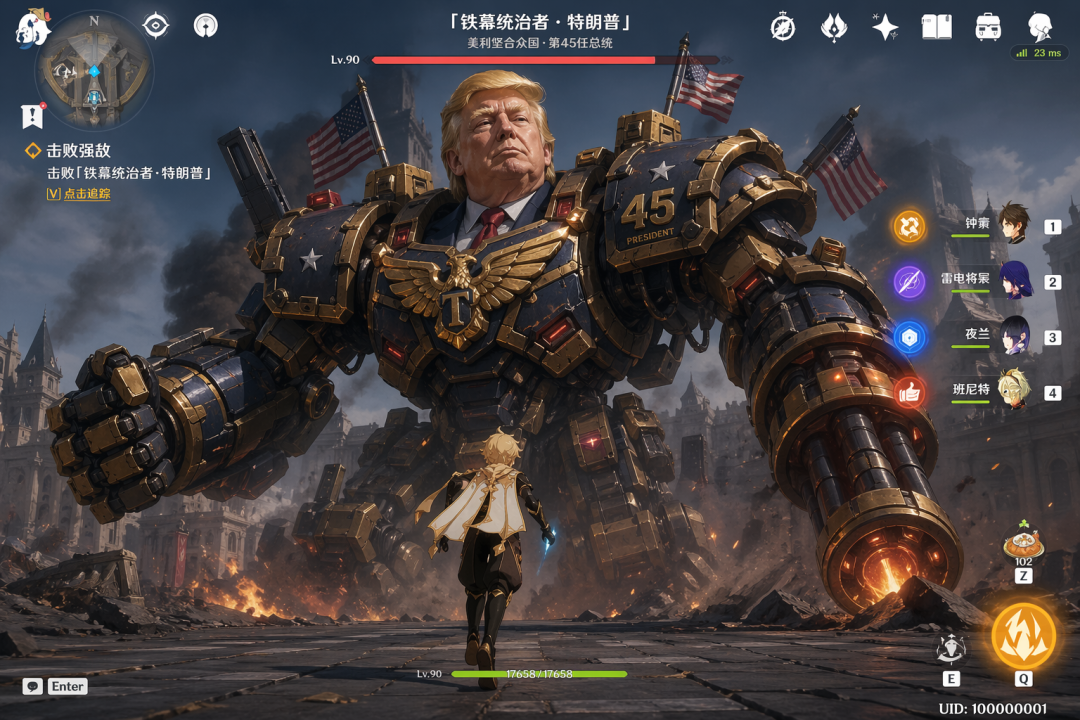Open the winged battle pass icon
The width and height of the screenshot is (1080, 720).
pyautogui.click(x=833, y=27)
